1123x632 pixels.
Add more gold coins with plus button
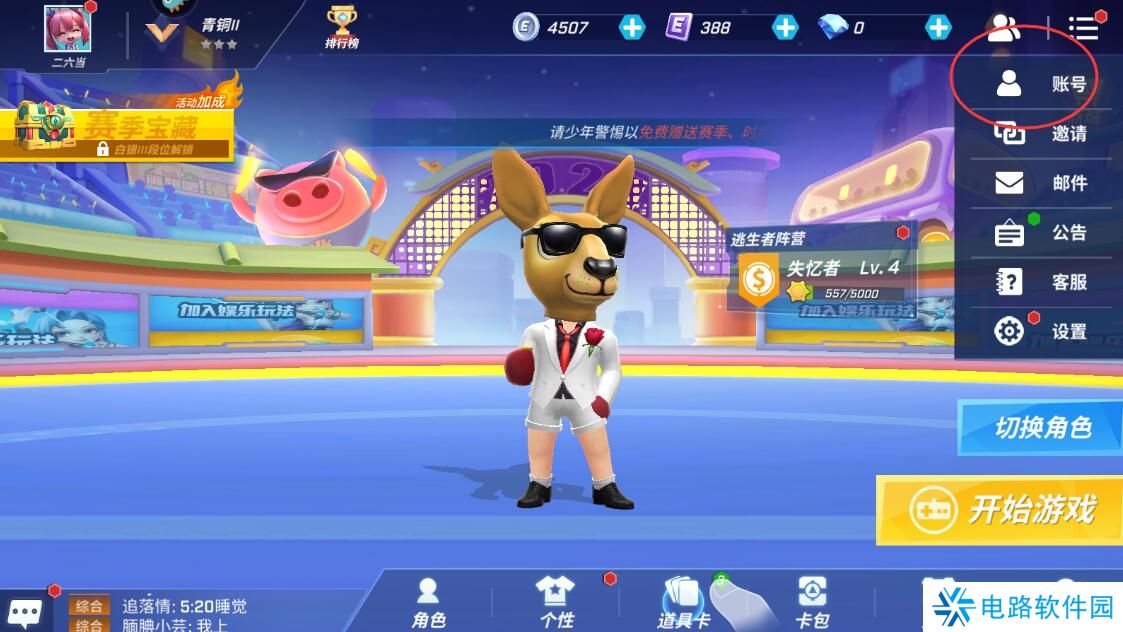click(x=632, y=28)
